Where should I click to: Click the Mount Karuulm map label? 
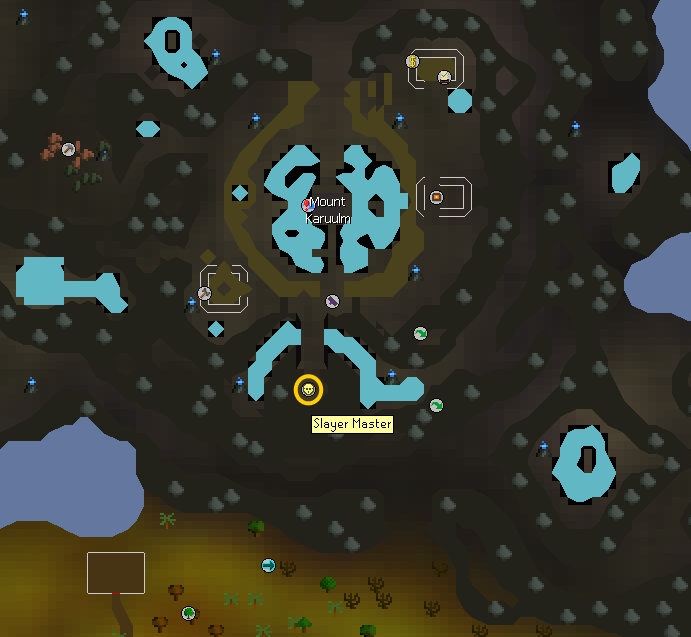[x=326, y=210]
